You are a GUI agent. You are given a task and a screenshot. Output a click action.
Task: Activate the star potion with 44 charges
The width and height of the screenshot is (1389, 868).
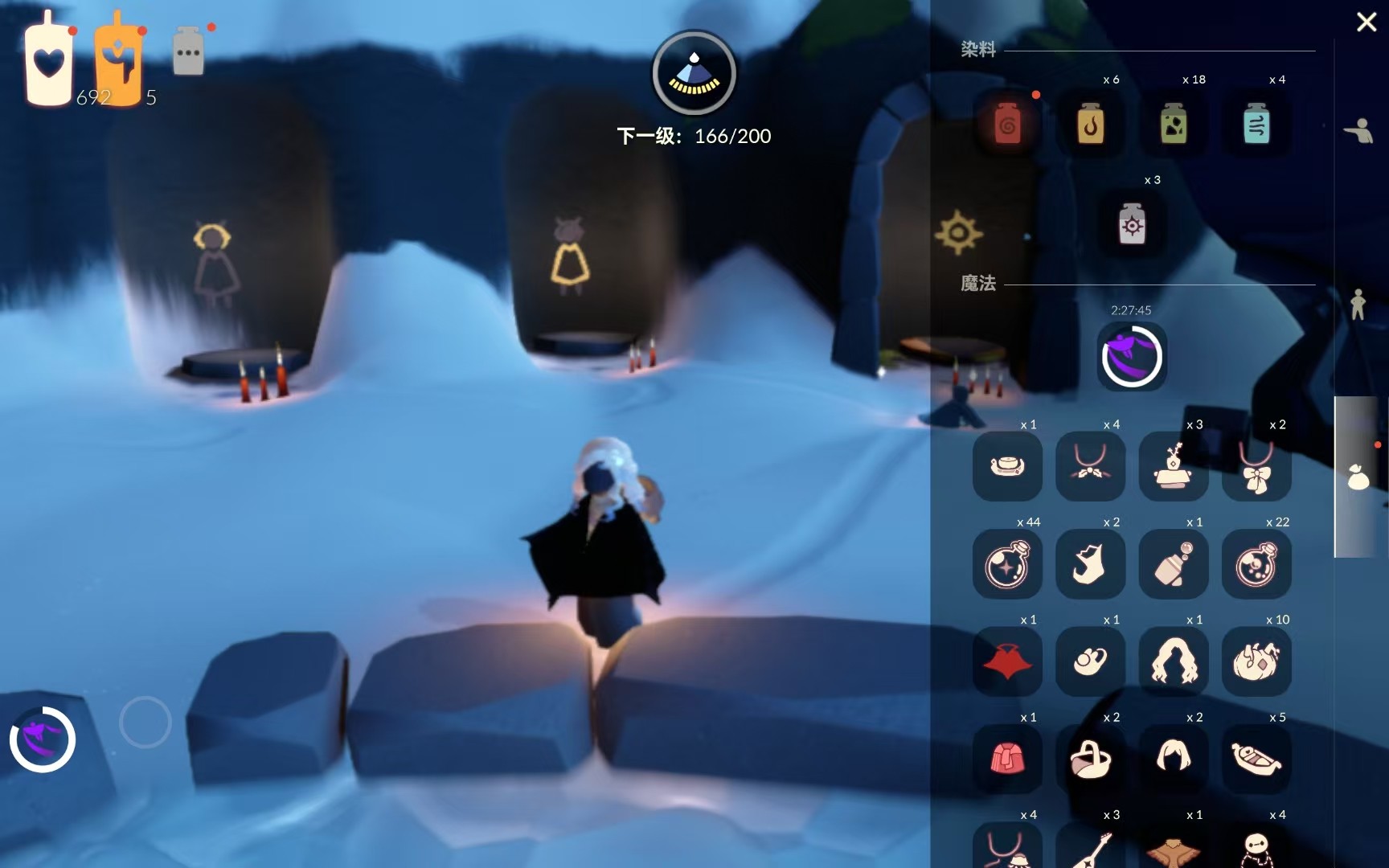[x=1007, y=565]
